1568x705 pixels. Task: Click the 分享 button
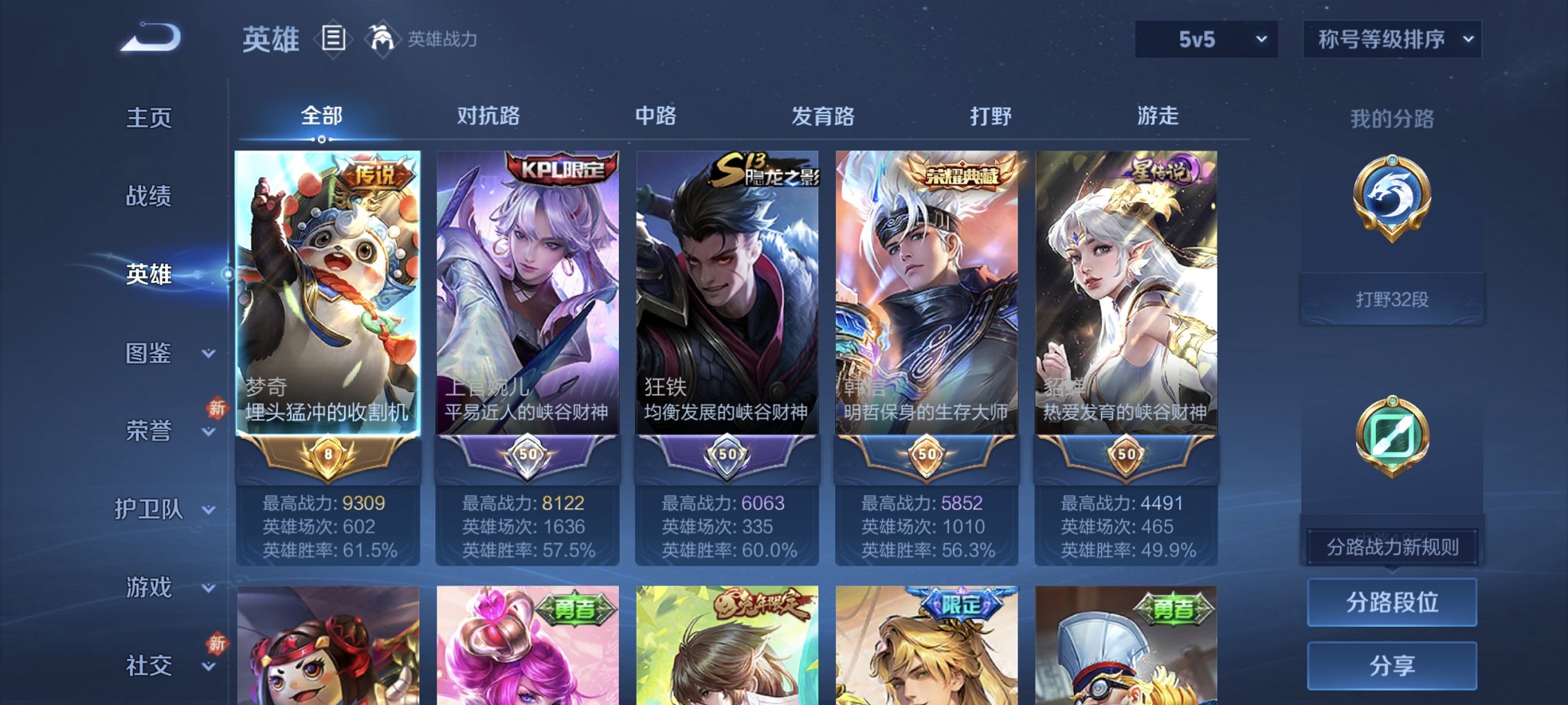coord(1391,664)
